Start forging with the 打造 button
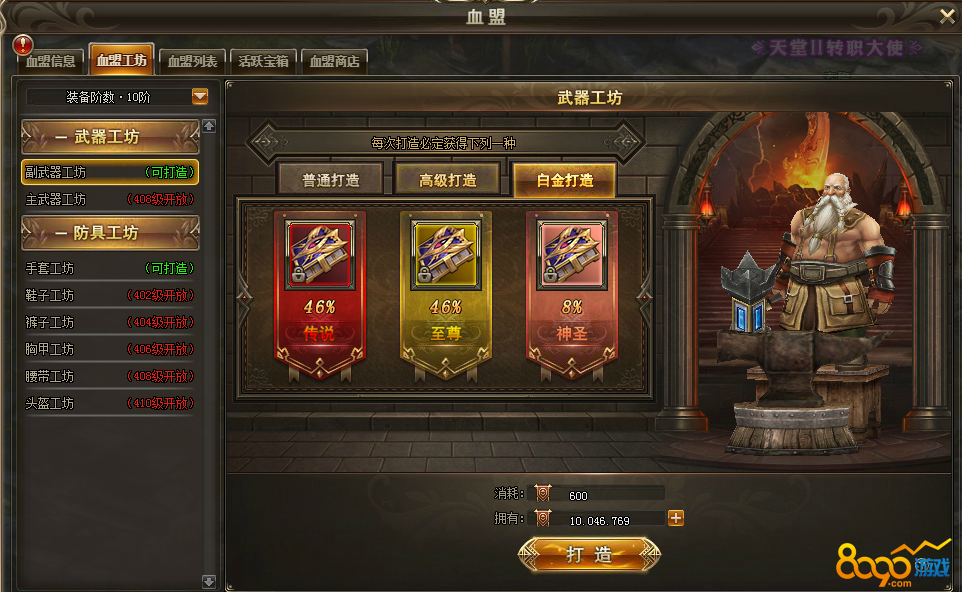Viewport: 962px width, 592px height. [x=588, y=555]
